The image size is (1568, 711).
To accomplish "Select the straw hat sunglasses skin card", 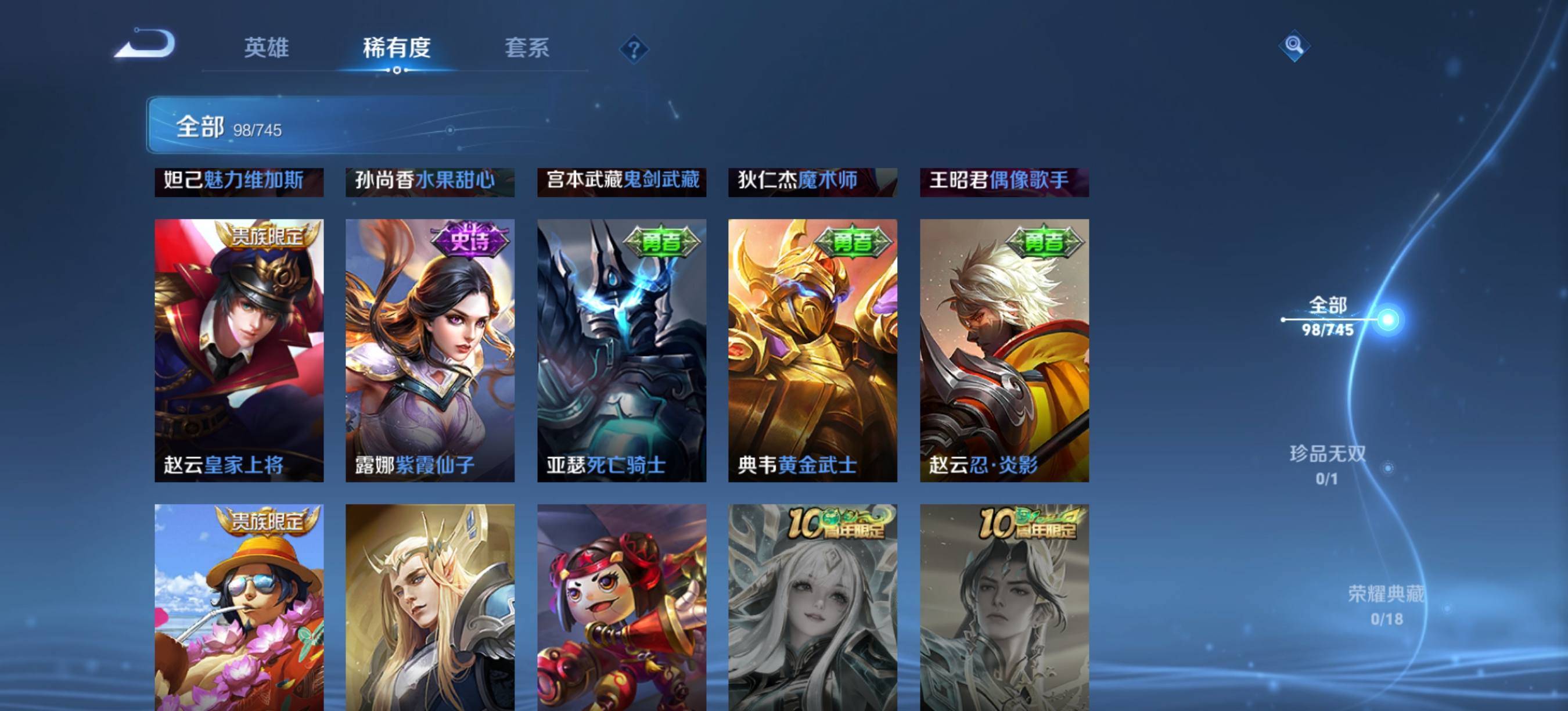I will tap(239, 607).
